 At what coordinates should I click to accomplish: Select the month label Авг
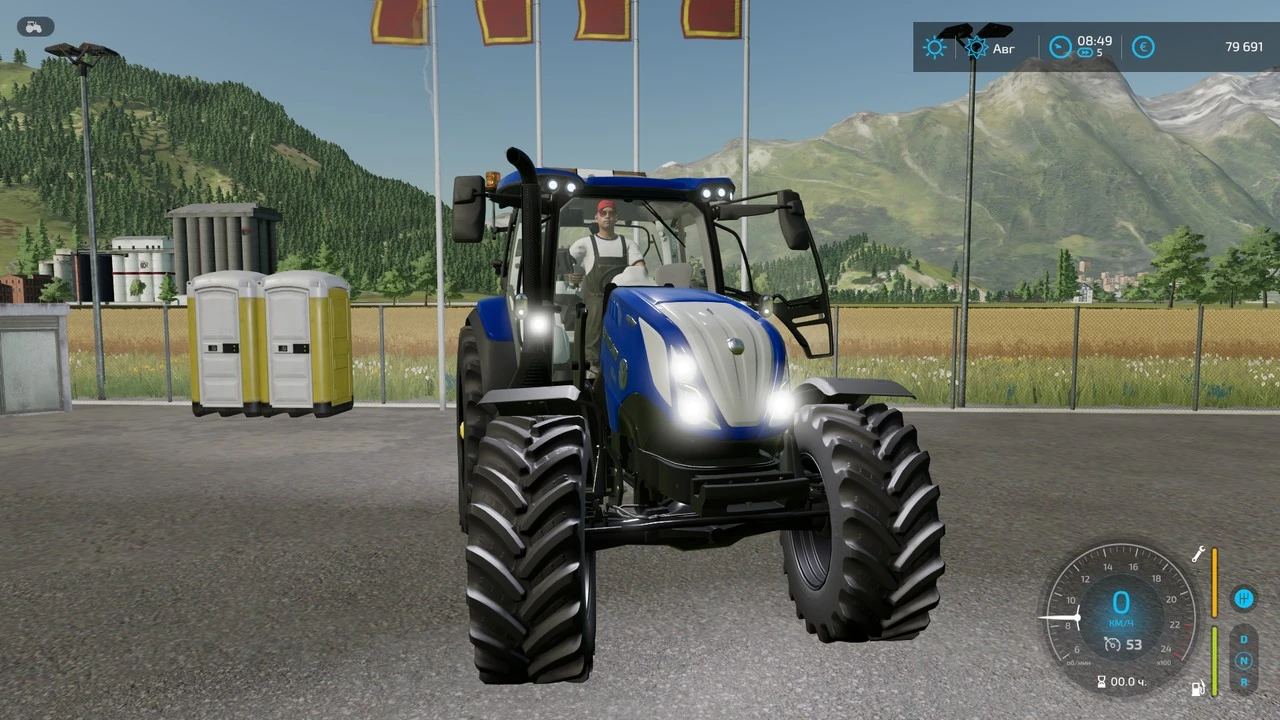(1003, 48)
